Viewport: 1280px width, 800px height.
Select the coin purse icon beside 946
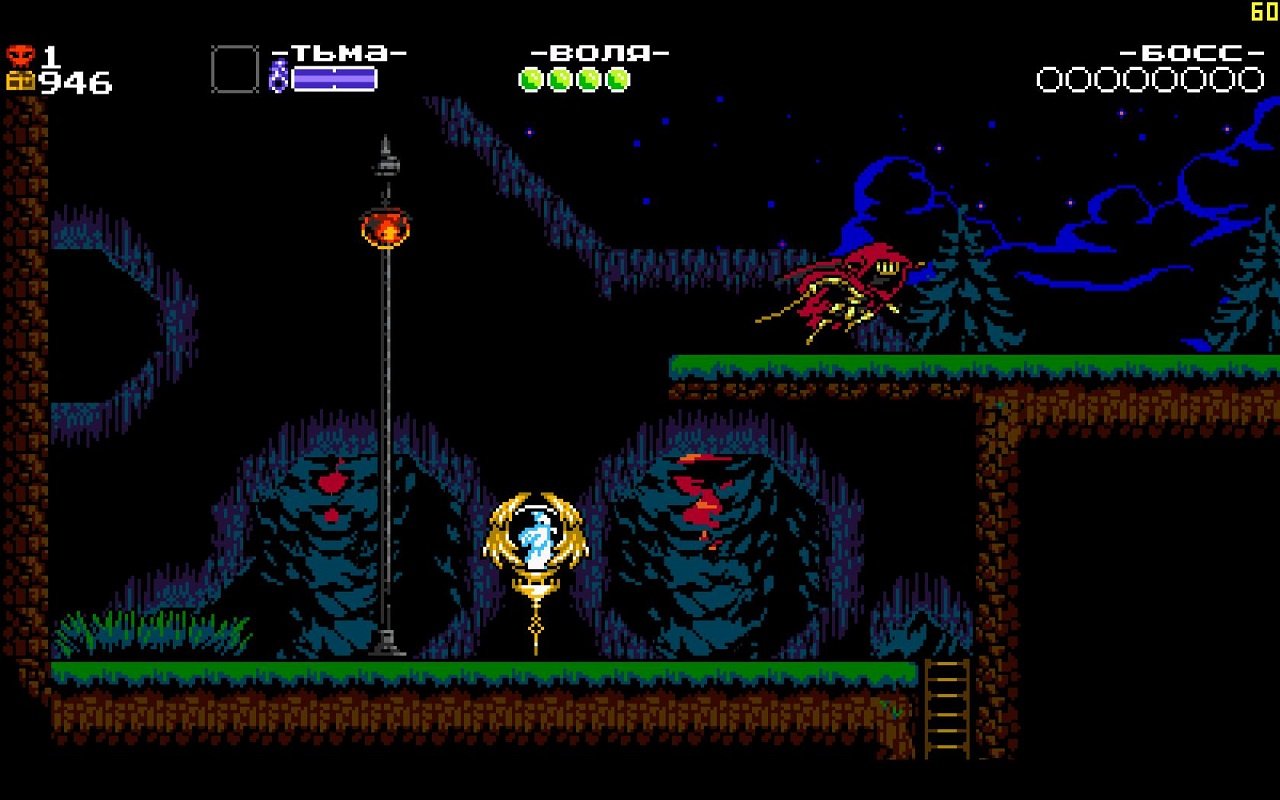tap(18, 78)
